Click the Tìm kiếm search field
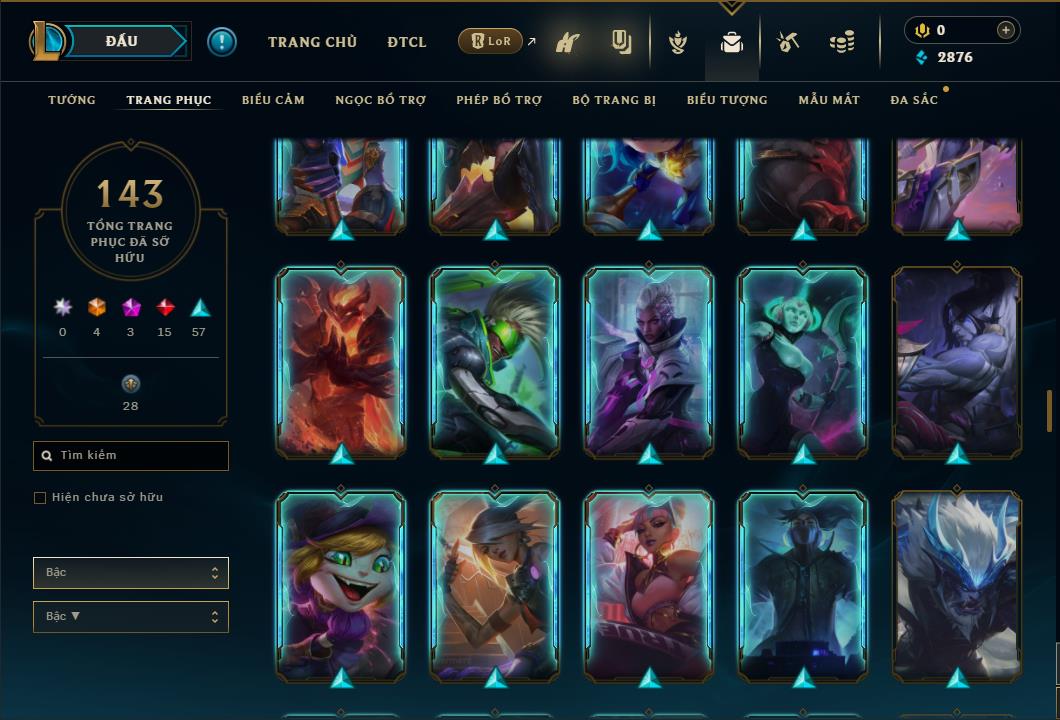 click(131, 456)
